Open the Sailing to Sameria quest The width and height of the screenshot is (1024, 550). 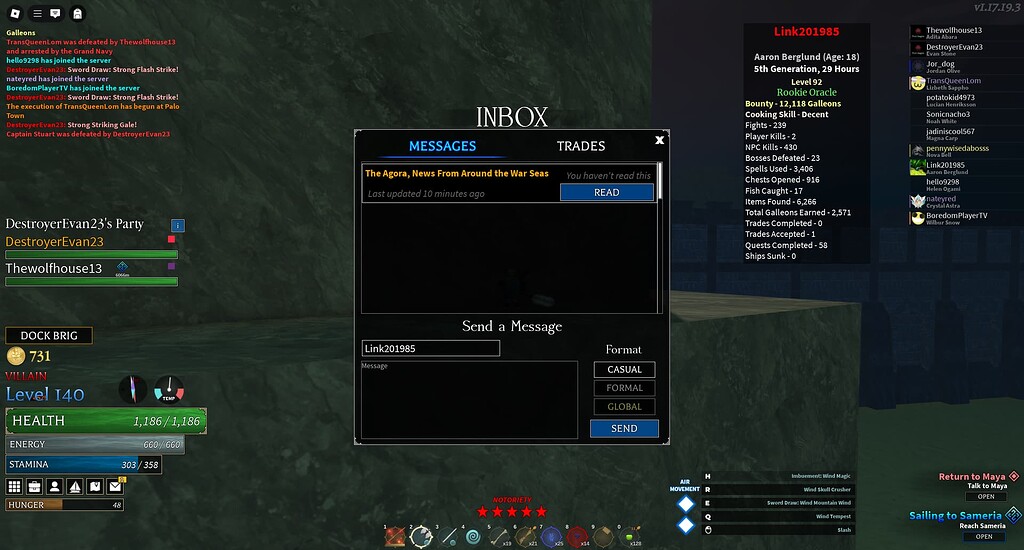click(985, 536)
